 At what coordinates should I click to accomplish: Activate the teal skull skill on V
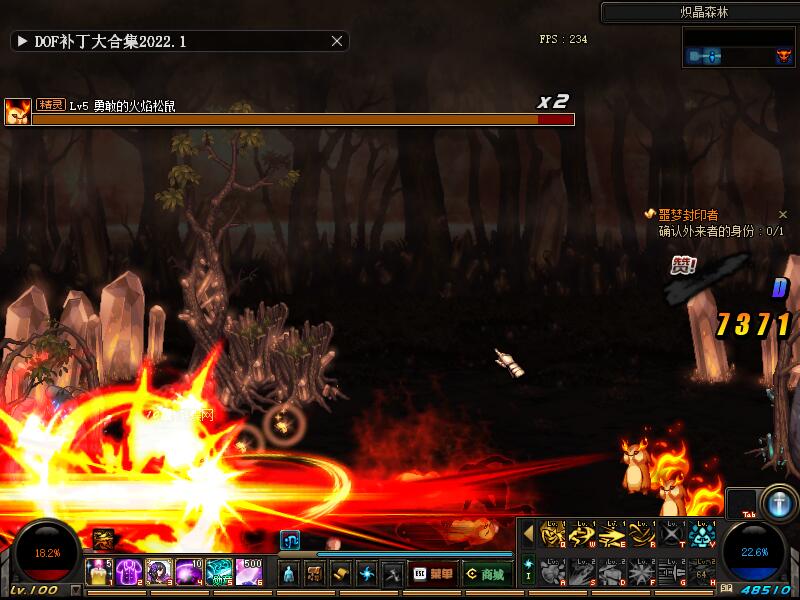pos(702,535)
